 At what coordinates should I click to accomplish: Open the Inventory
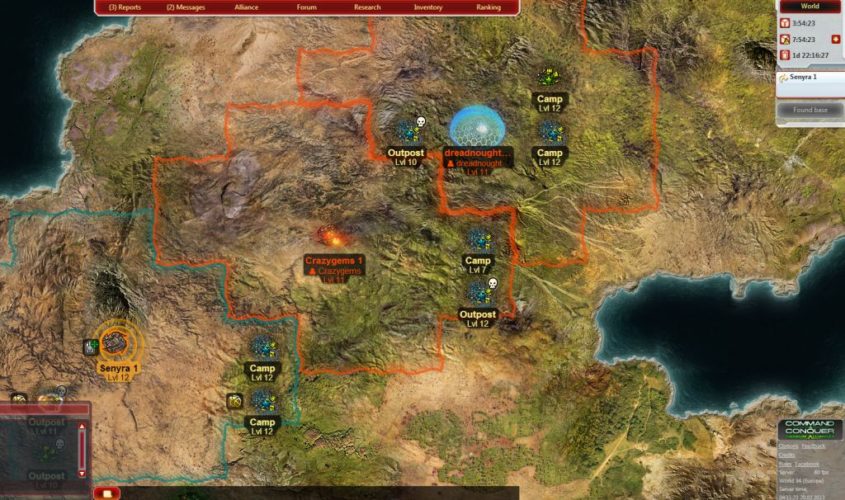pos(428,7)
